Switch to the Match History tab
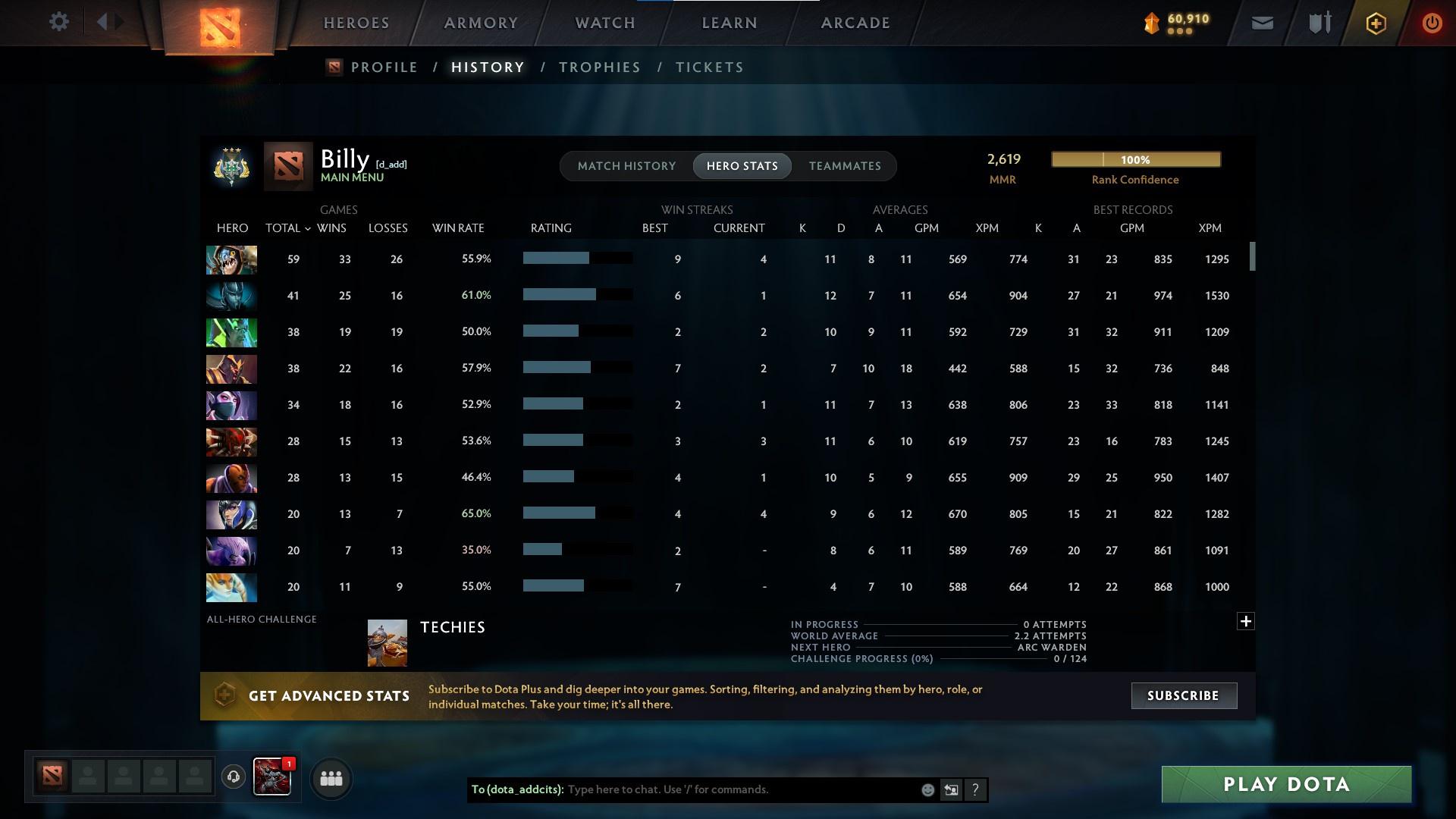This screenshot has height=819, width=1456. coord(626,165)
